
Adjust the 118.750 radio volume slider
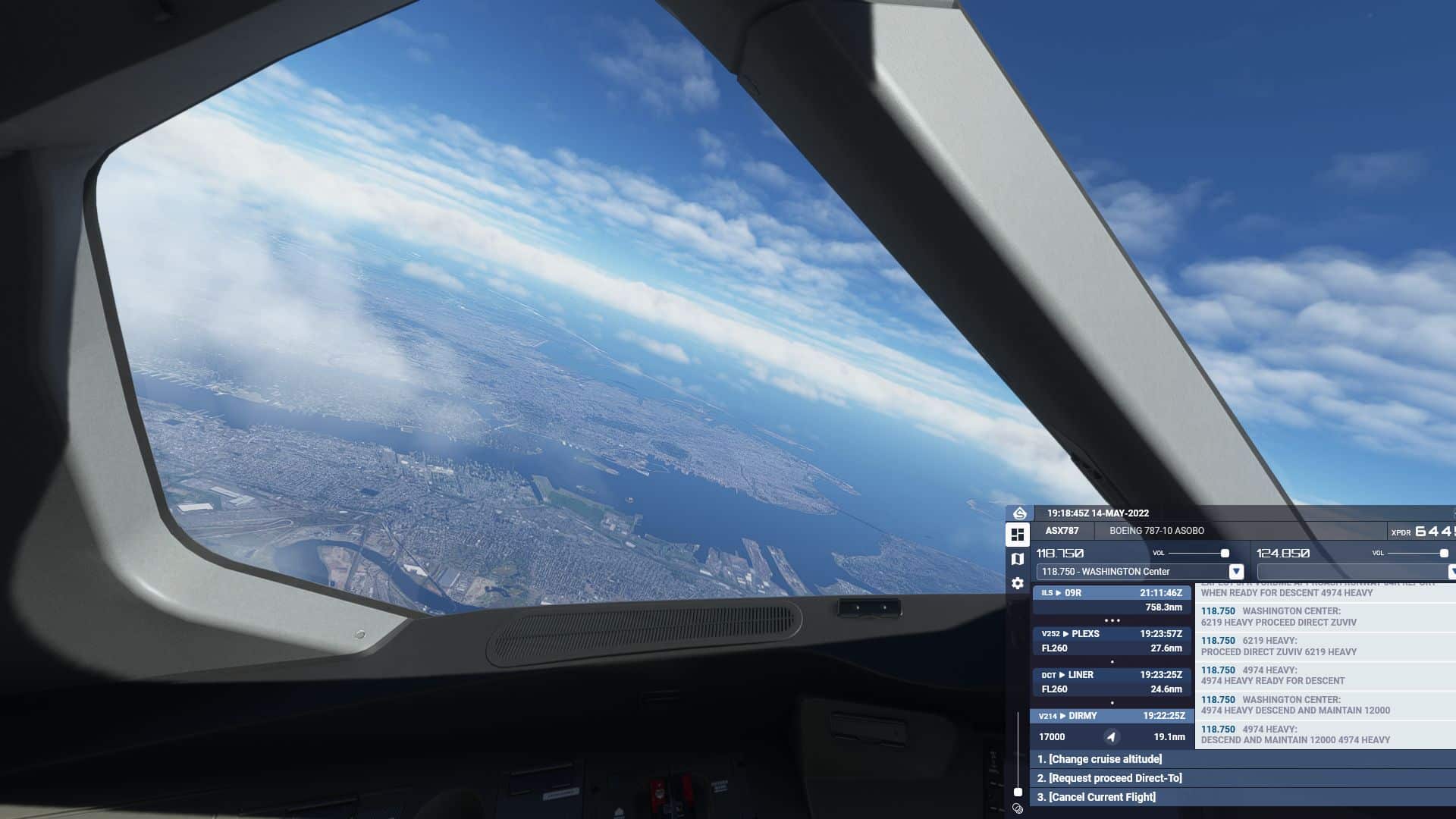[1225, 554]
